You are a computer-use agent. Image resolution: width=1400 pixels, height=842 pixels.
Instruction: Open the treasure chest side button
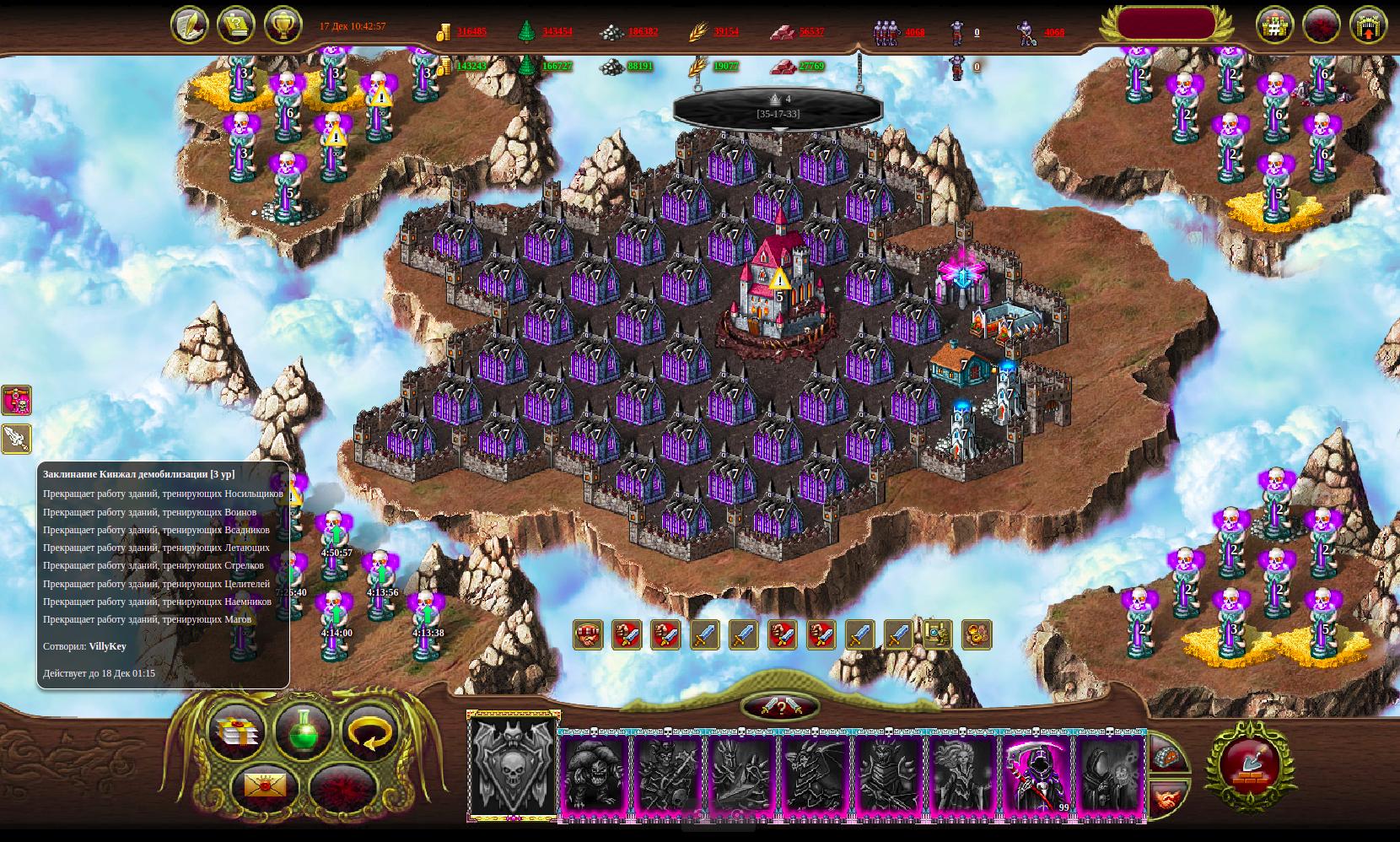pyautogui.click(x=1168, y=755)
